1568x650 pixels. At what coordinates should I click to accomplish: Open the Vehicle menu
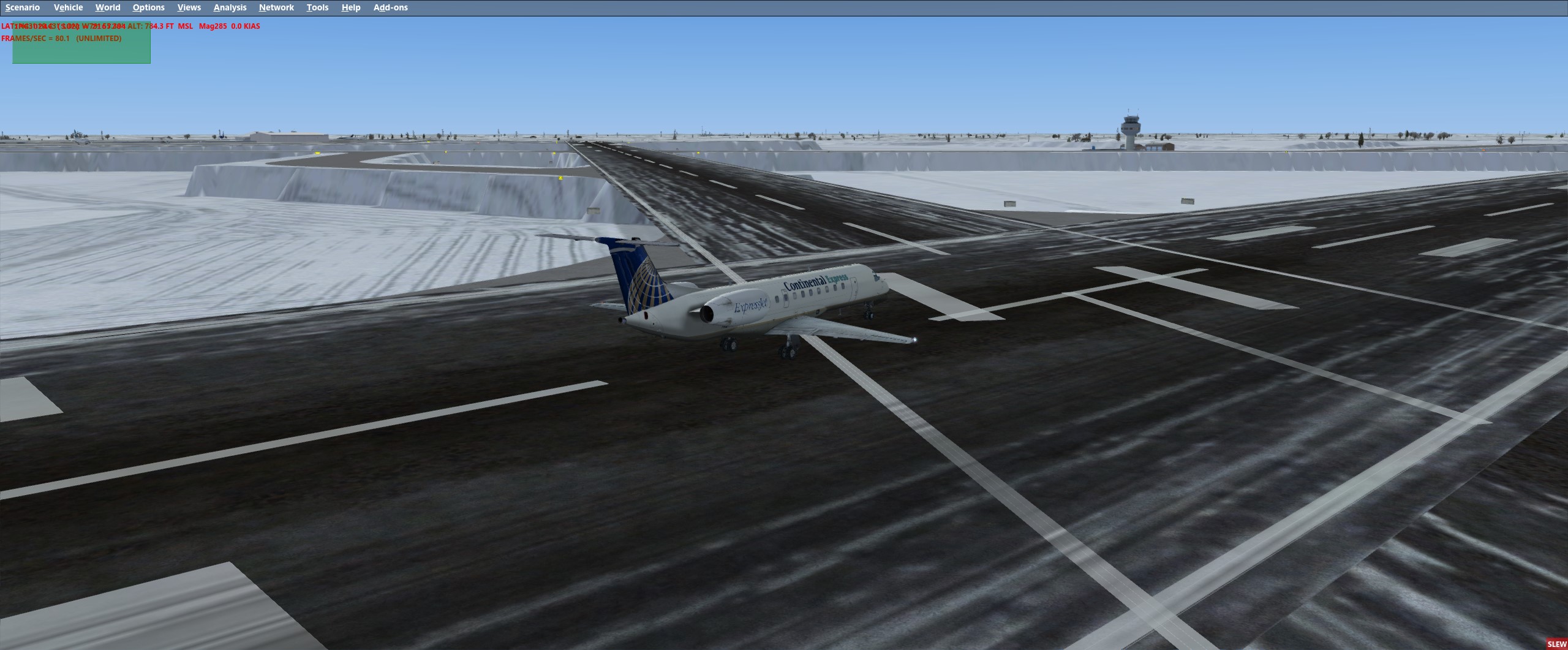68,7
